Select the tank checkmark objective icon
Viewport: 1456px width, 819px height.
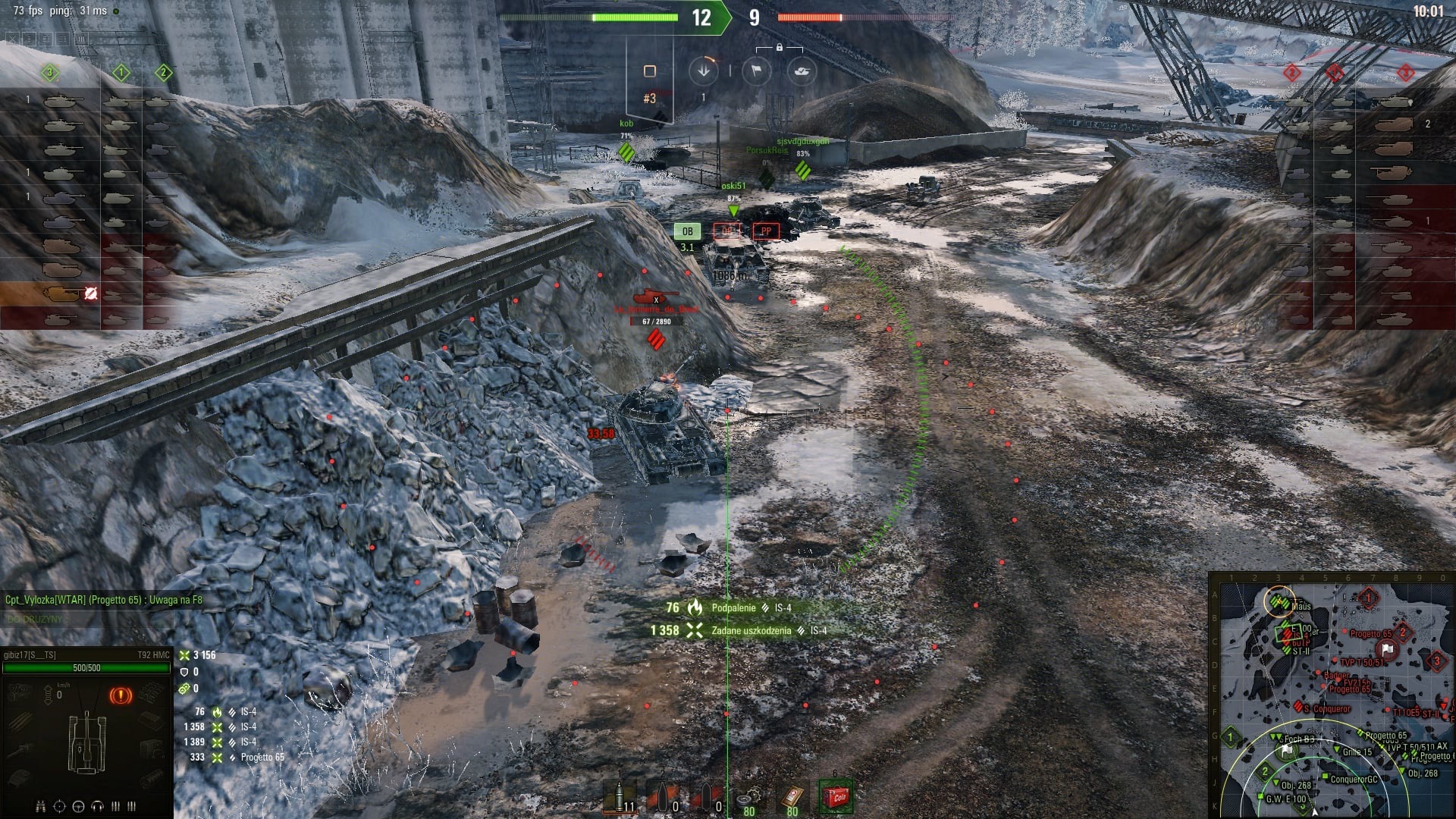click(801, 71)
